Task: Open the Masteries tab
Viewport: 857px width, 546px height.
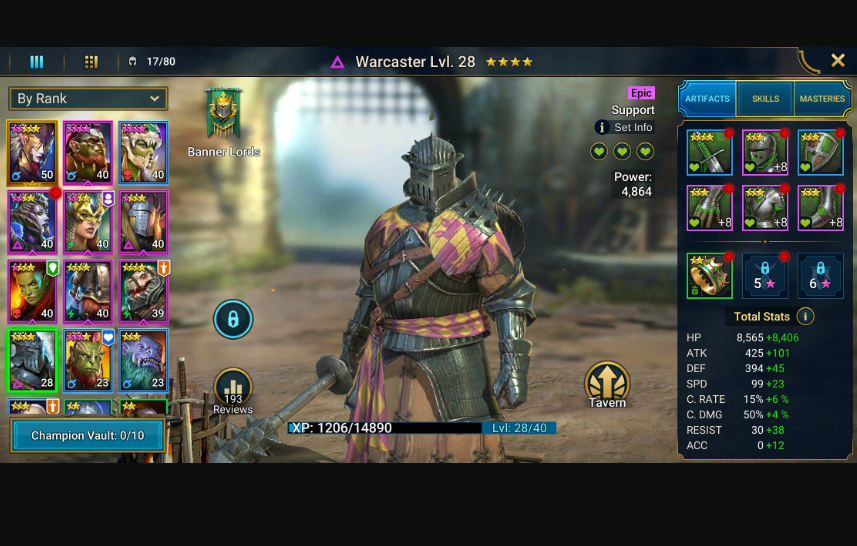Action: coord(822,99)
